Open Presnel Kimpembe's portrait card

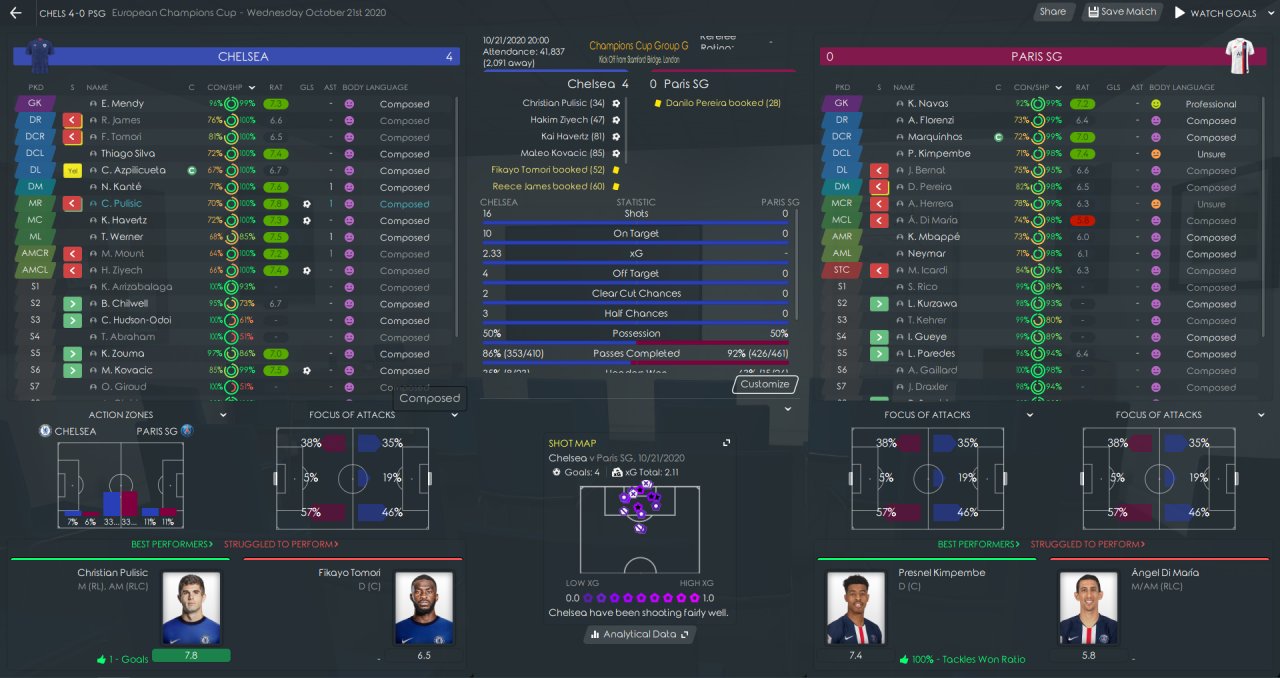coord(856,608)
